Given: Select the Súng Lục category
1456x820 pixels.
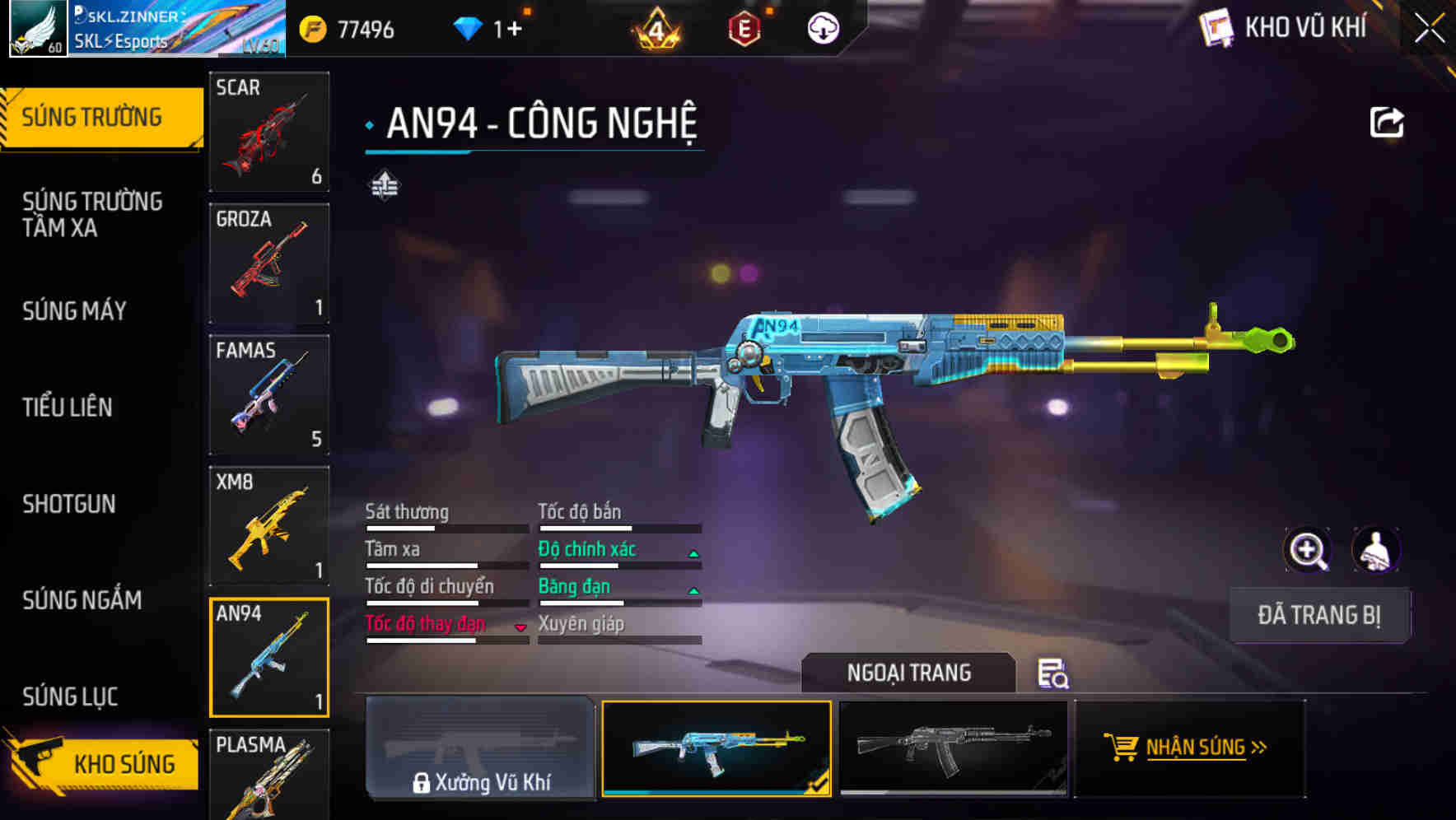Looking at the screenshot, I should pyautogui.click(x=70, y=697).
